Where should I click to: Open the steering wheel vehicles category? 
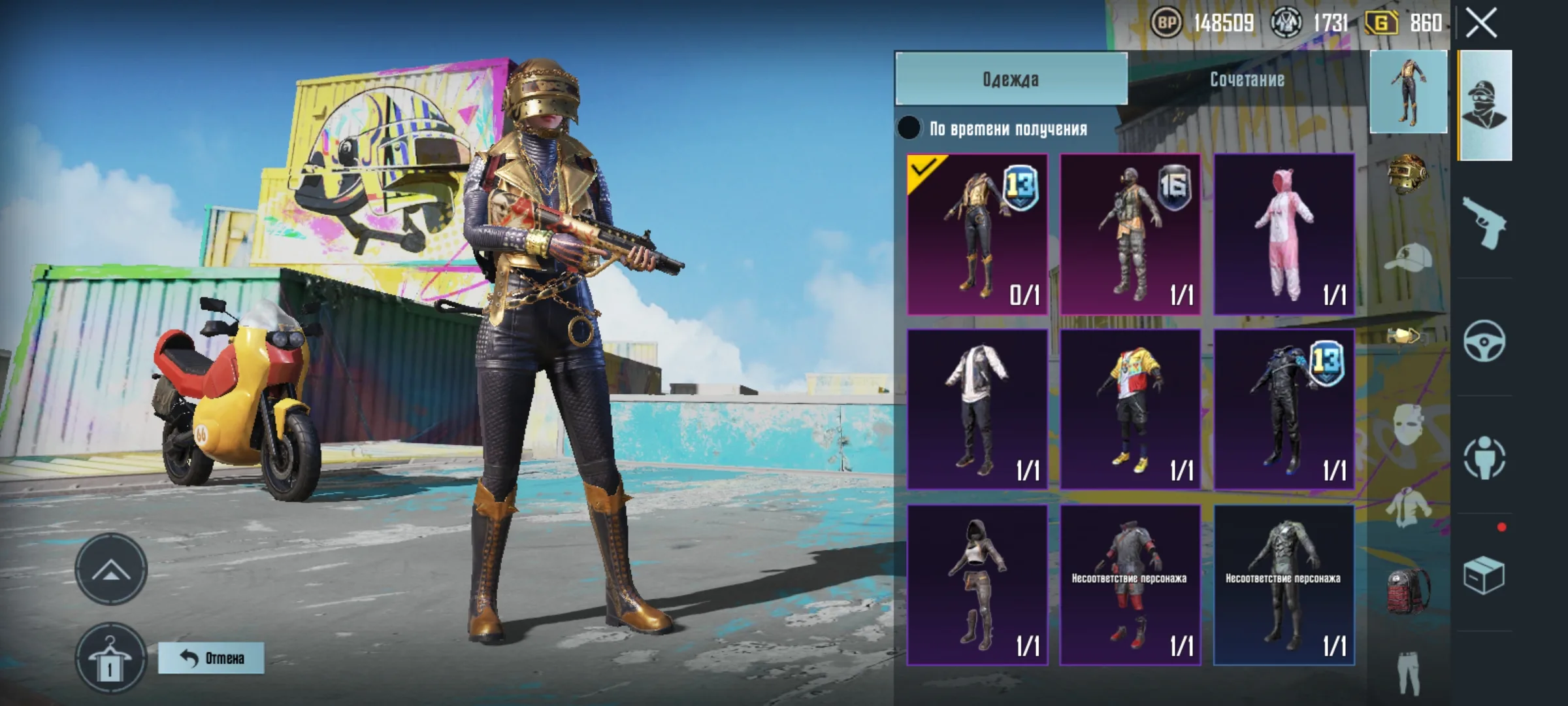(1484, 341)
